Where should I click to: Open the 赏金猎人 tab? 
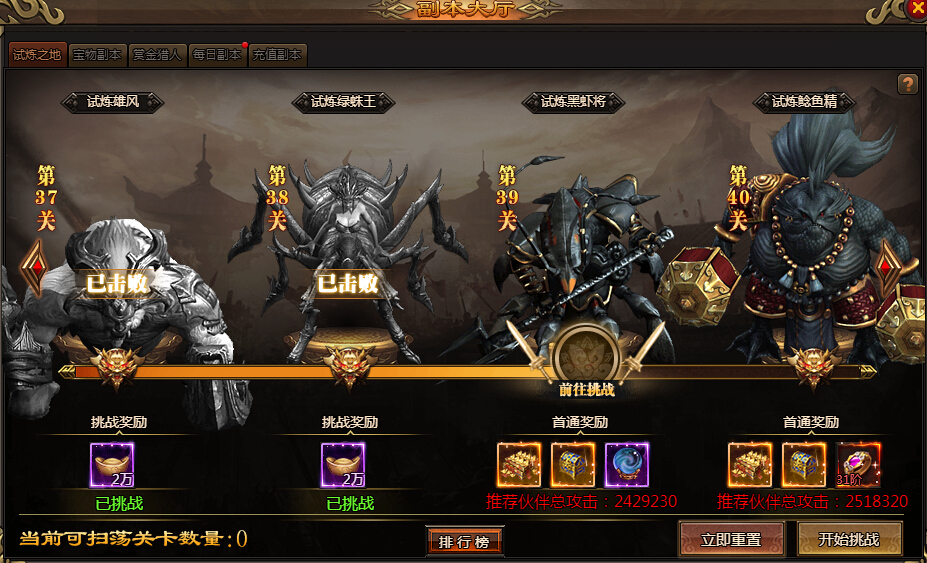tap(157, 55)
